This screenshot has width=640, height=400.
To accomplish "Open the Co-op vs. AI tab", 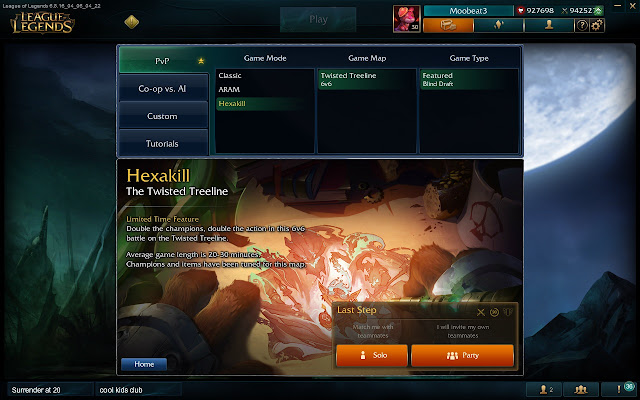I will (x=162, y=89).
